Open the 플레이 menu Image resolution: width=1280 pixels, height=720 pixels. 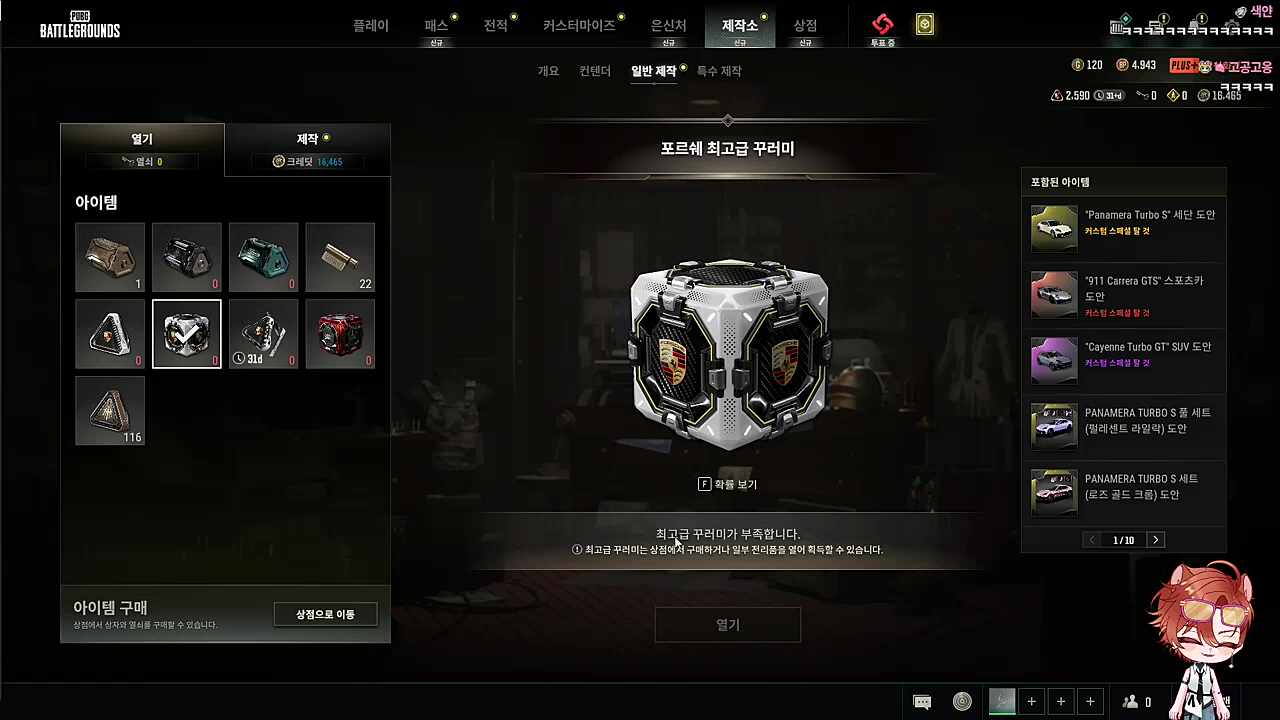(x=370, y=26)
